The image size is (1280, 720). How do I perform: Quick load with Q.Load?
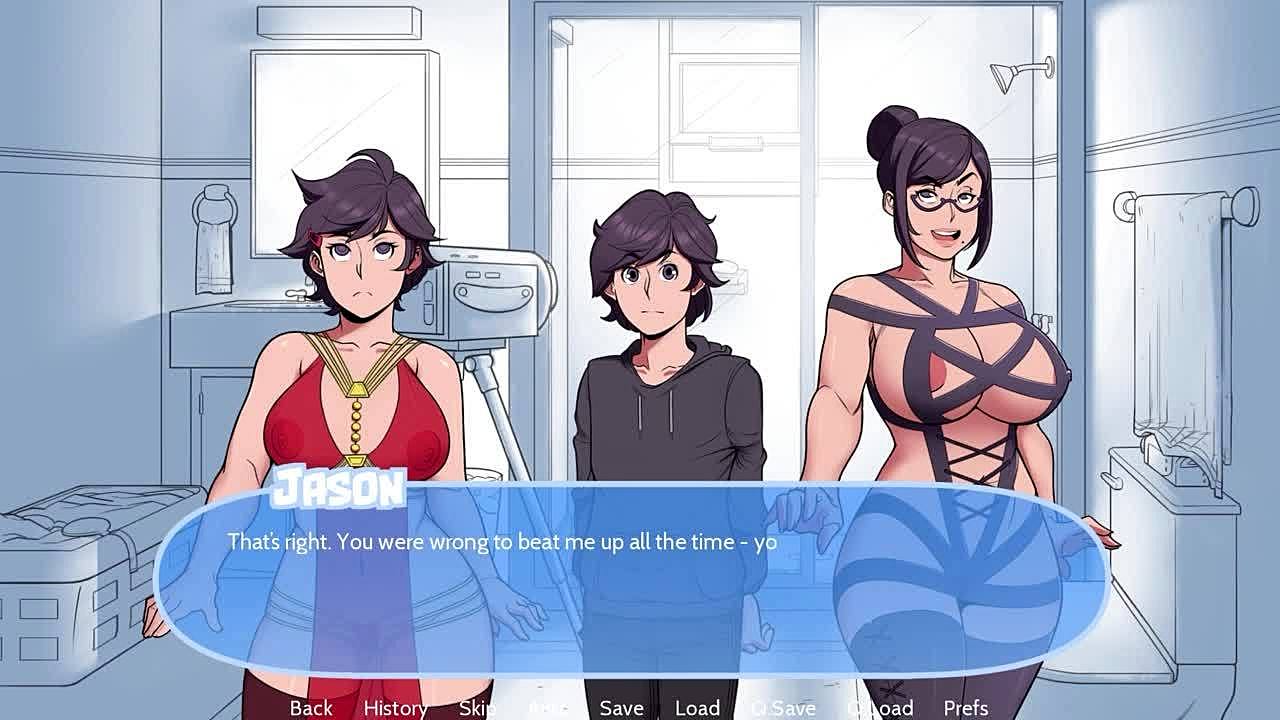click(880, 708)
